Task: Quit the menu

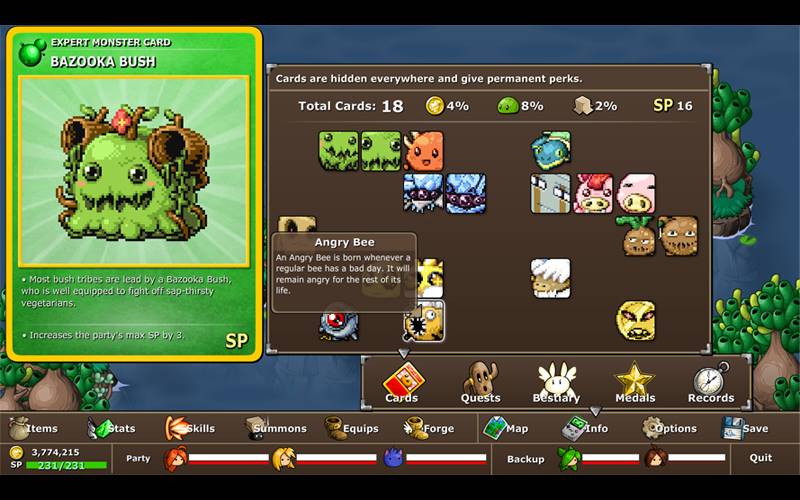Action: 761,458
